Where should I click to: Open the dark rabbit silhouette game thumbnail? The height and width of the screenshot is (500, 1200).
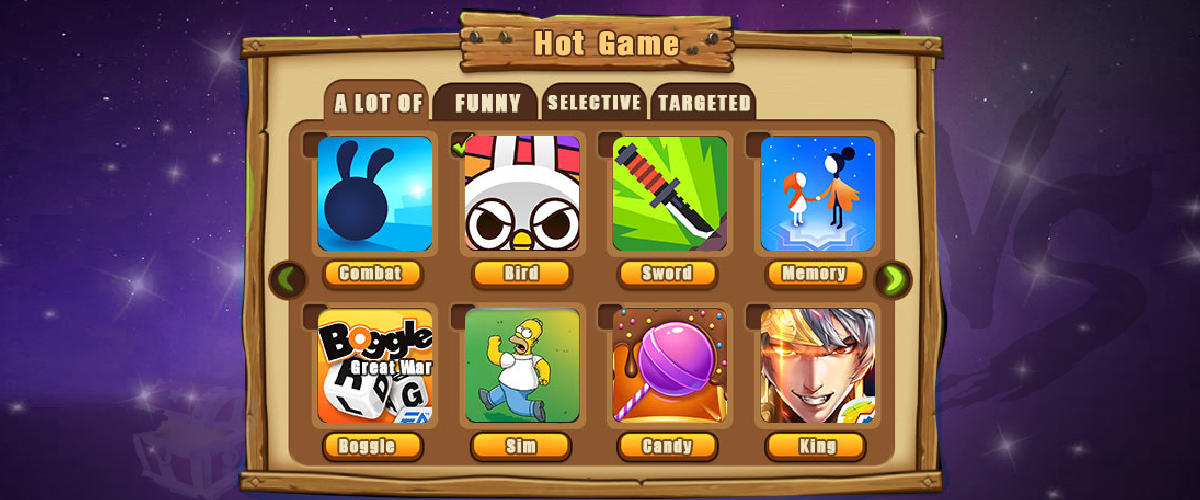coord(375,194)
